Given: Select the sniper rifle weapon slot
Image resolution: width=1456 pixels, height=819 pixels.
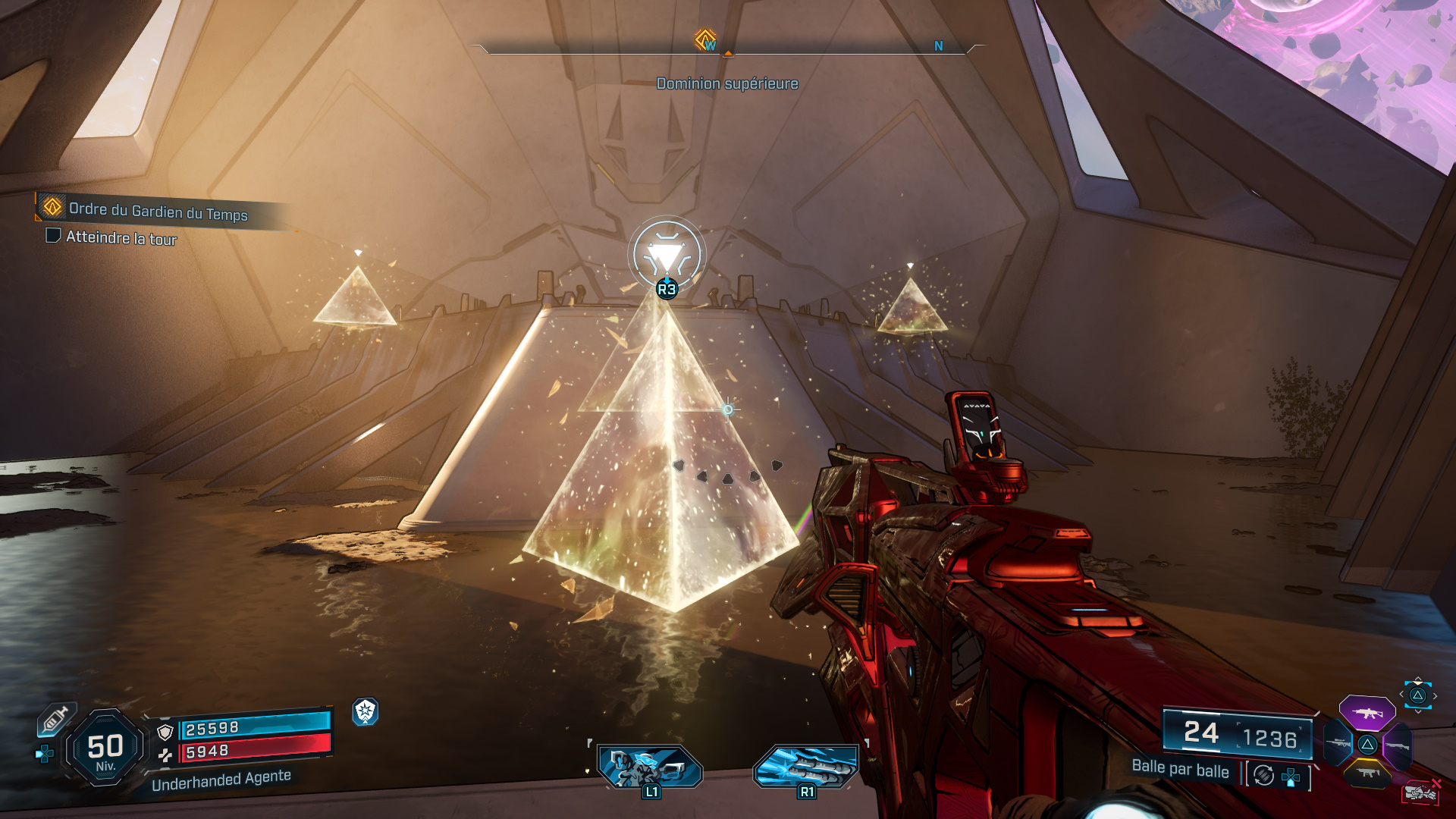Looking at the screenshot, I should point(1338,744).
